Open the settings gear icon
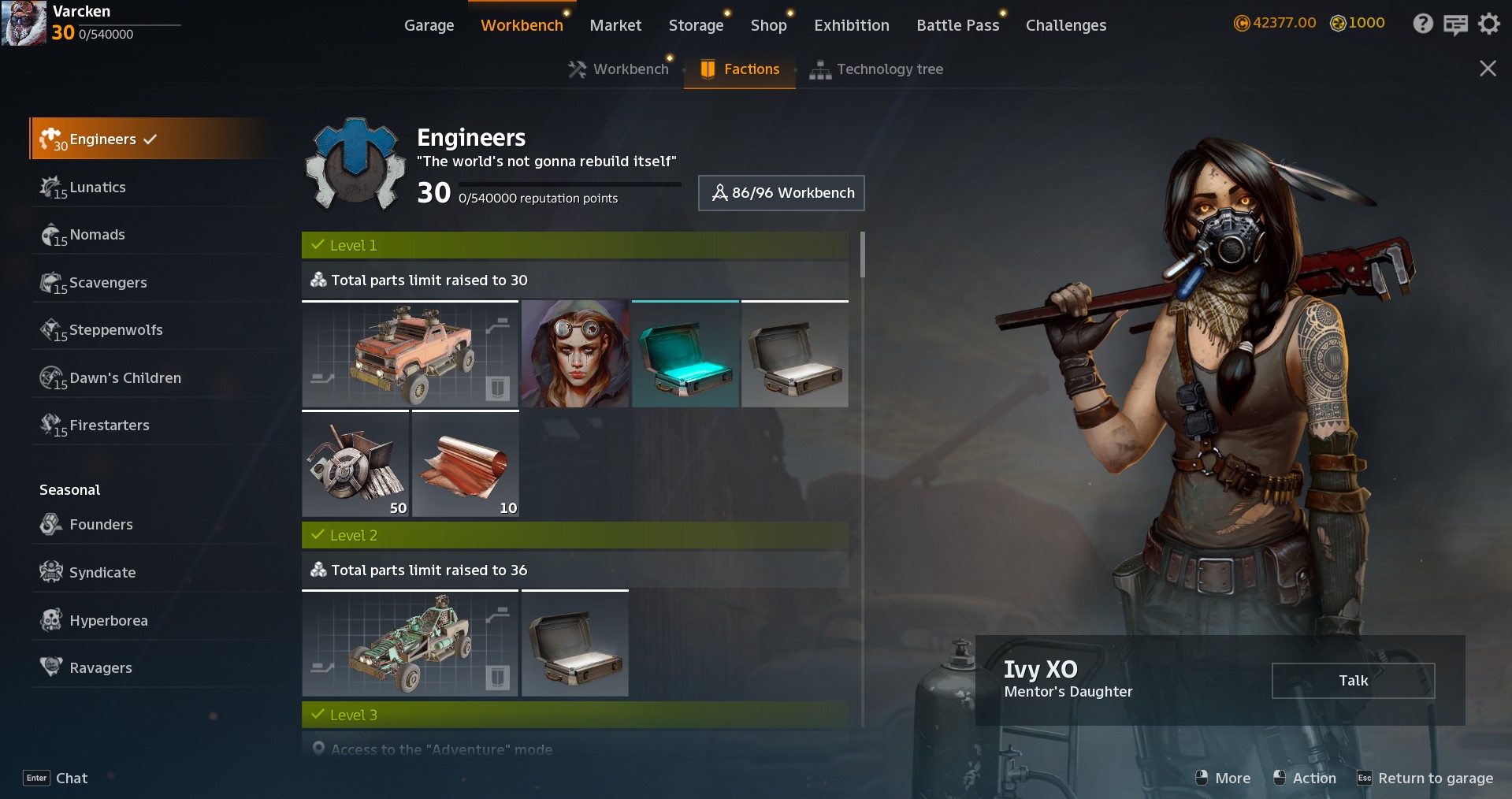 click(x=1488, y=24)
